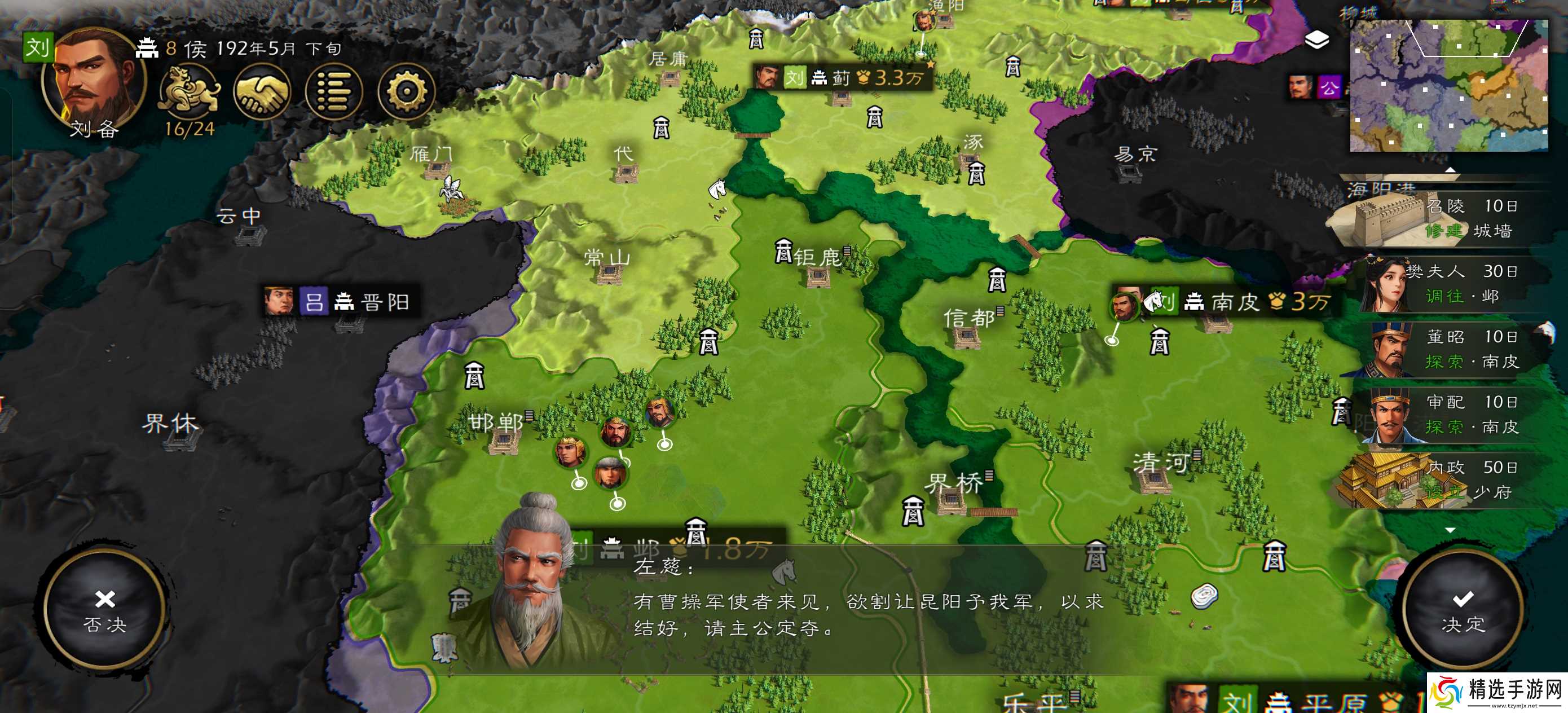Screen dimensions: 1568x713
Task: Select the white horse marker near 代
Action: (717, 190)
